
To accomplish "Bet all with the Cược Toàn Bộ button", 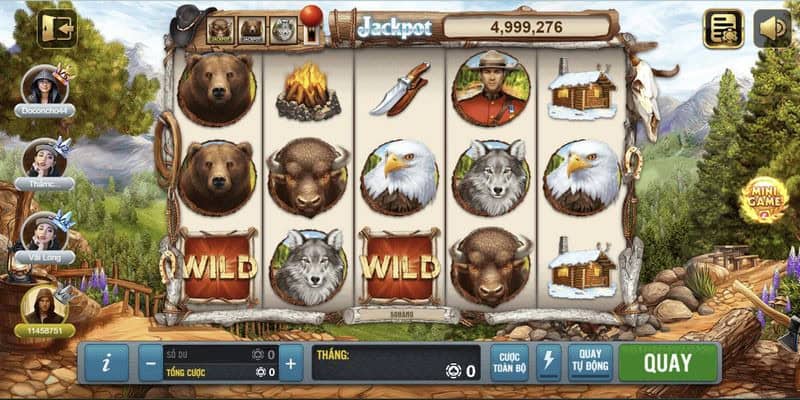I will 509,363.
